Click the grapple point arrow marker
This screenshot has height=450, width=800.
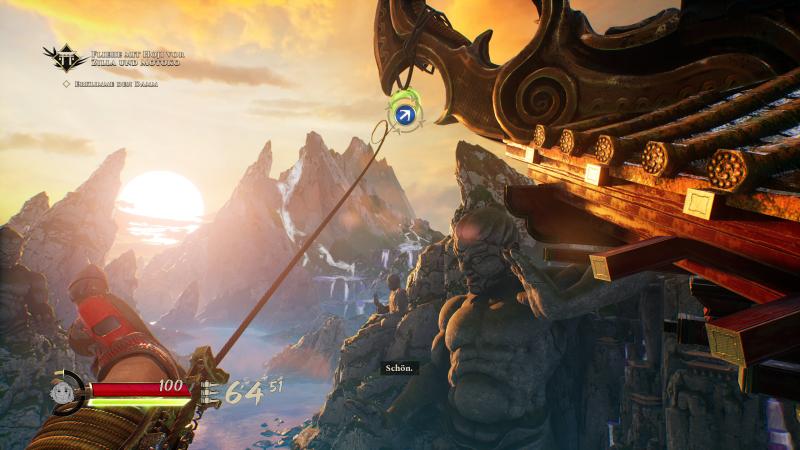404,116
